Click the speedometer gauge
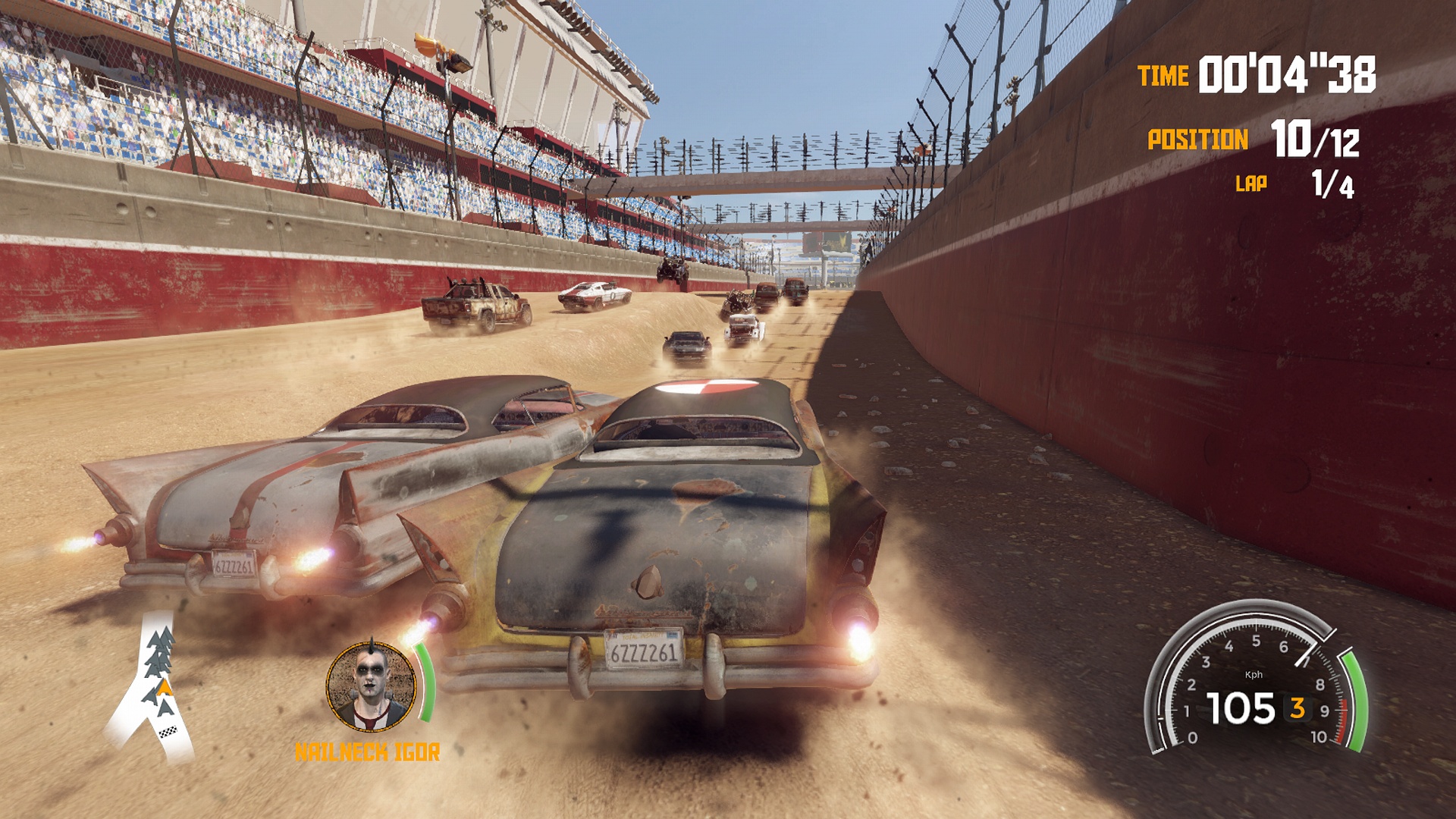The height and width of the screenshot is (819, 1456). (x=1255, y=682)
